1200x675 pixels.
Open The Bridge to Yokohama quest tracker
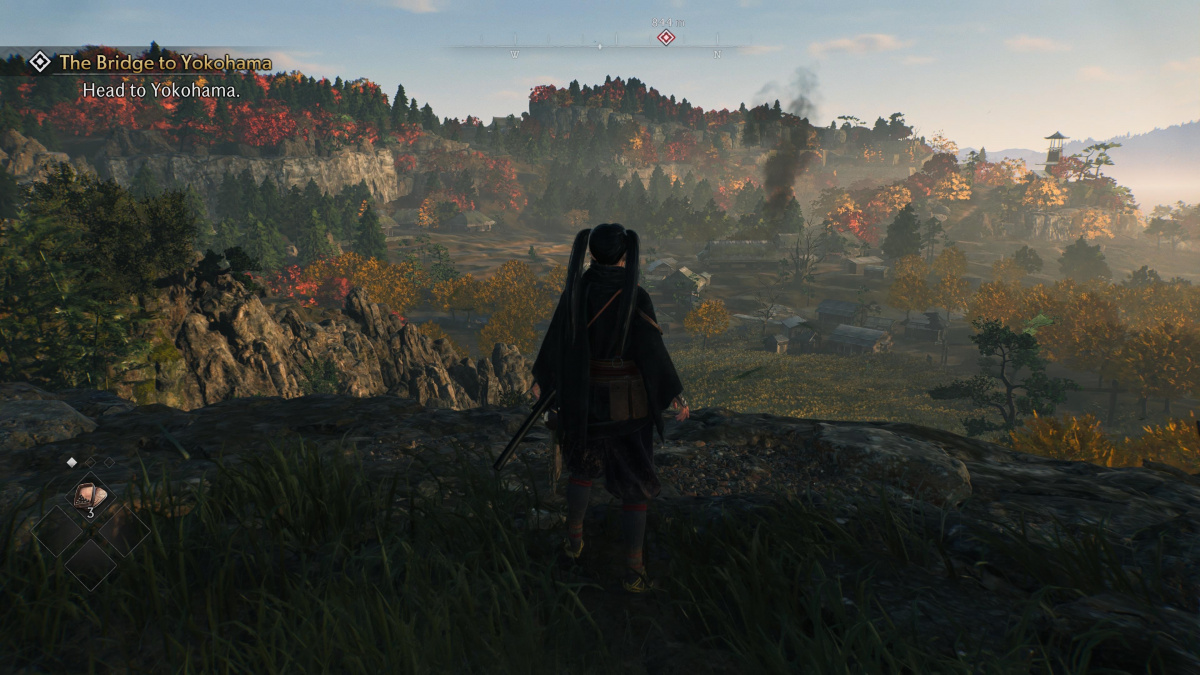165,63
